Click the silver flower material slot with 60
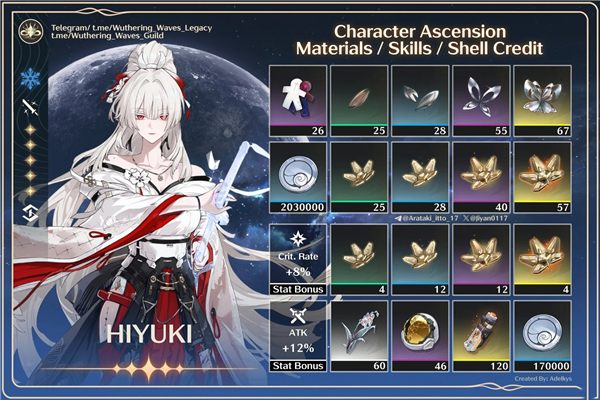This screenshot has height=400, width=600. (x=359, y=335)
